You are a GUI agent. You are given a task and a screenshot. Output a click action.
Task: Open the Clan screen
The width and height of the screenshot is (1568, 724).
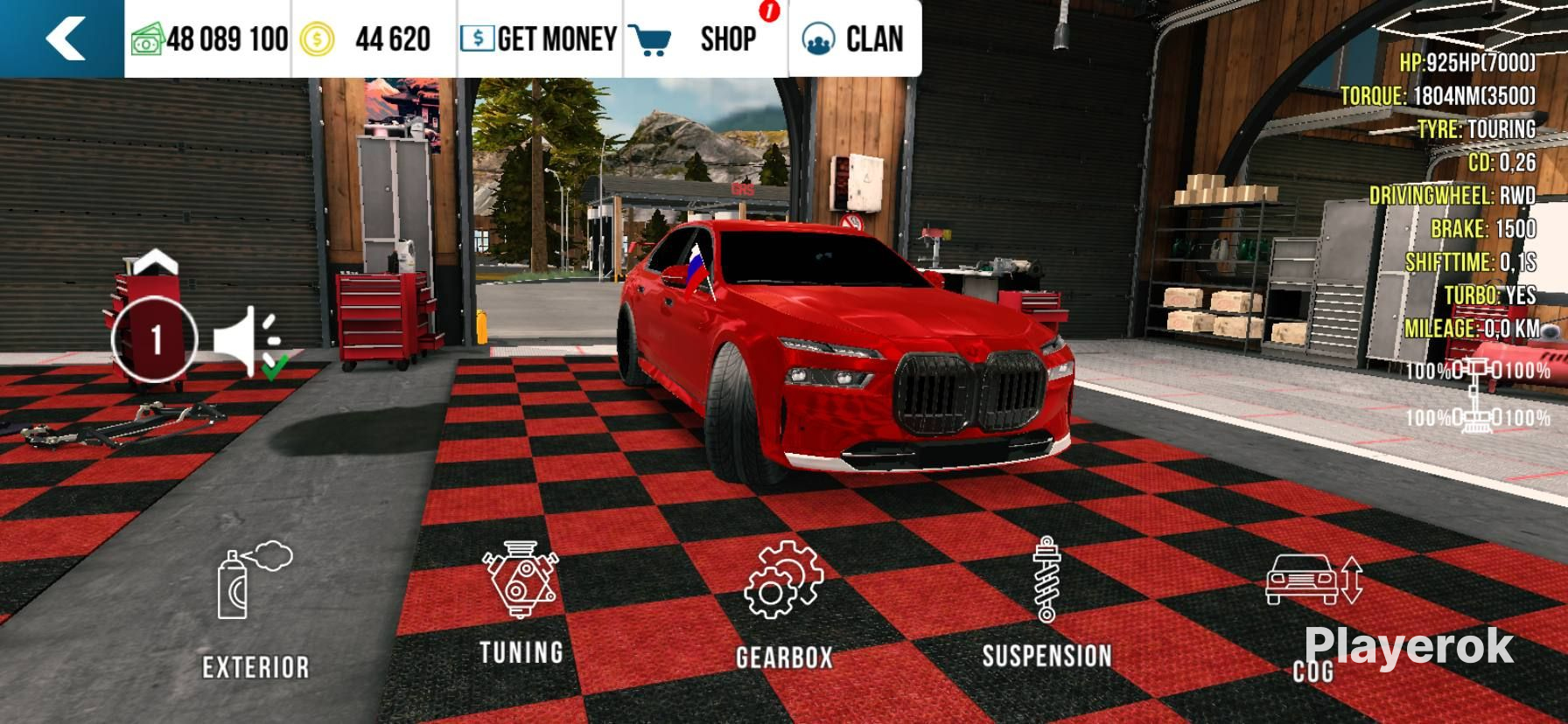[854, 38]
